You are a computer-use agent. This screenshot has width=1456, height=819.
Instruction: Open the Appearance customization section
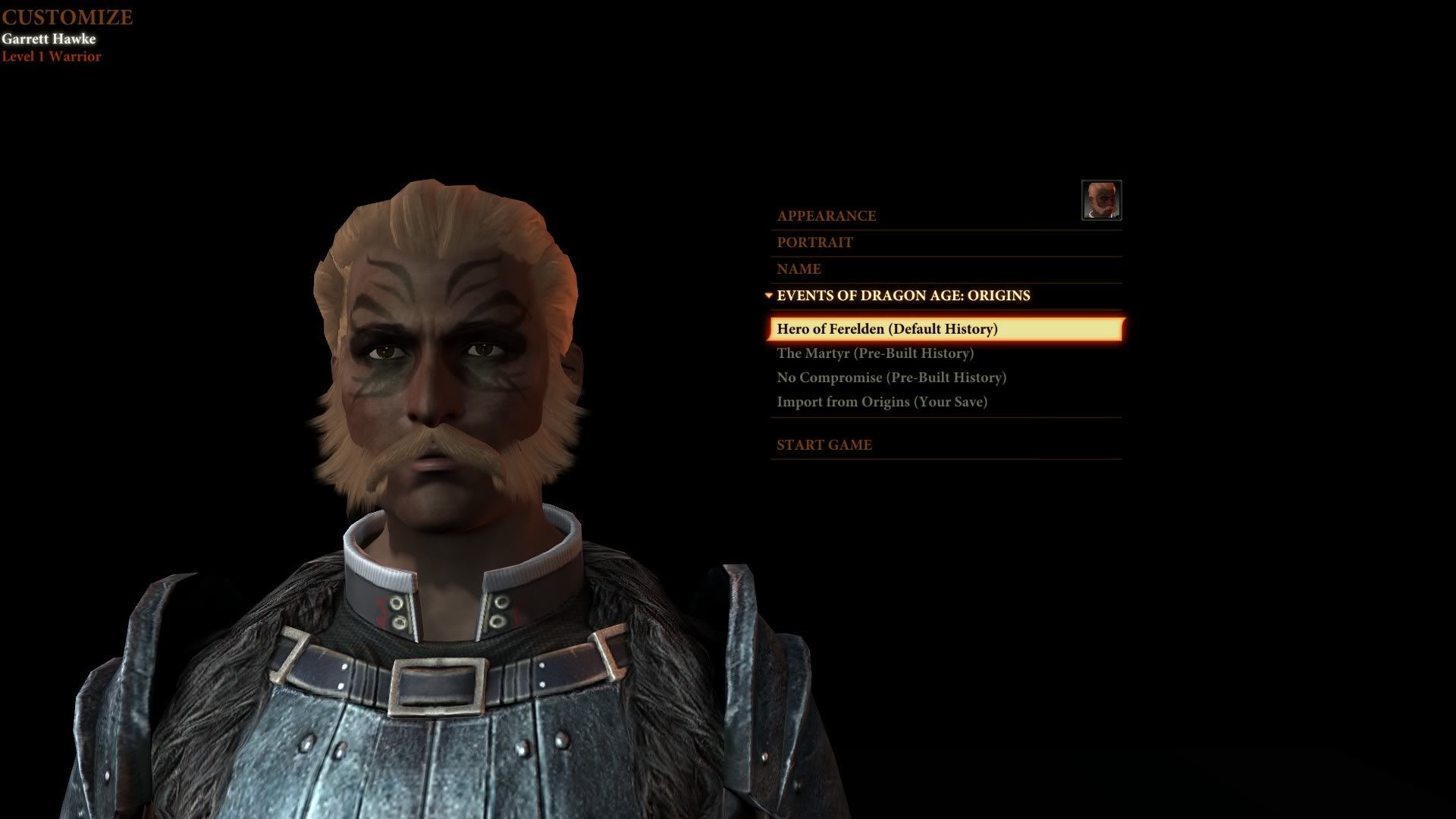[x=826, y=216]
